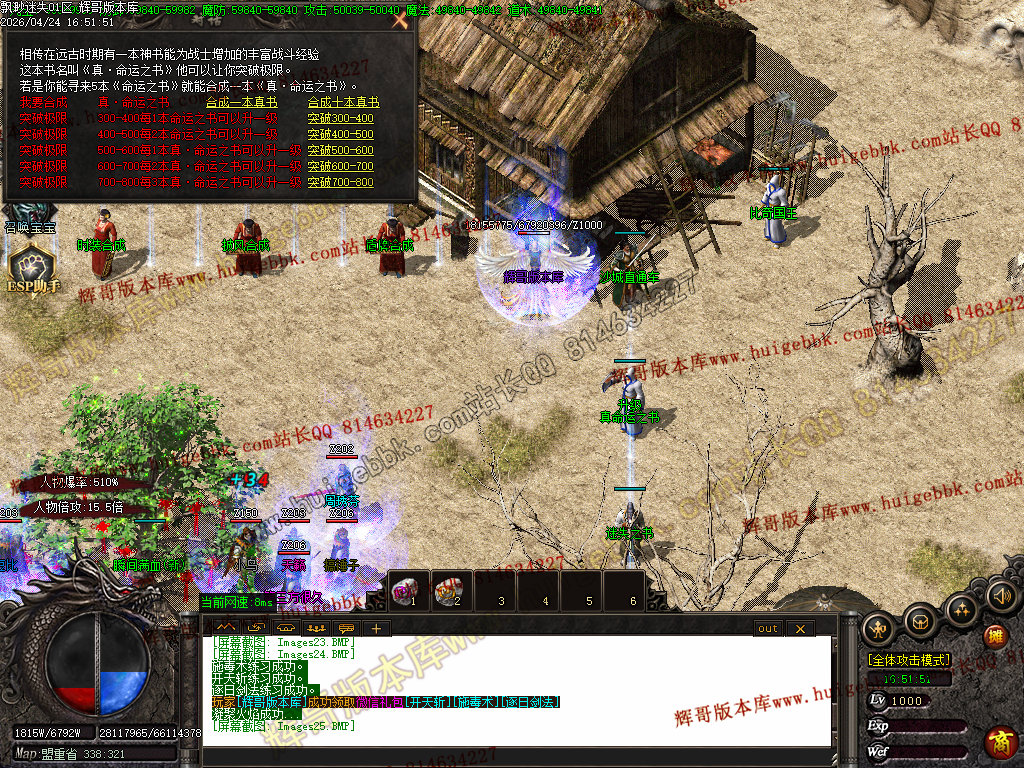
Task: Open the 召唤宝宝 summon pet icon
Action: click(30, 215)
